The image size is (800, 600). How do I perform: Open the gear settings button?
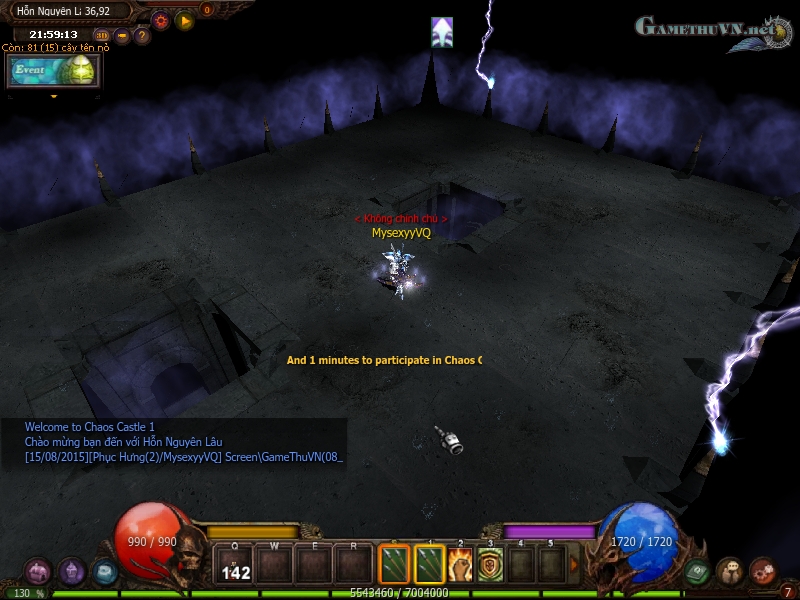point(161,19)
